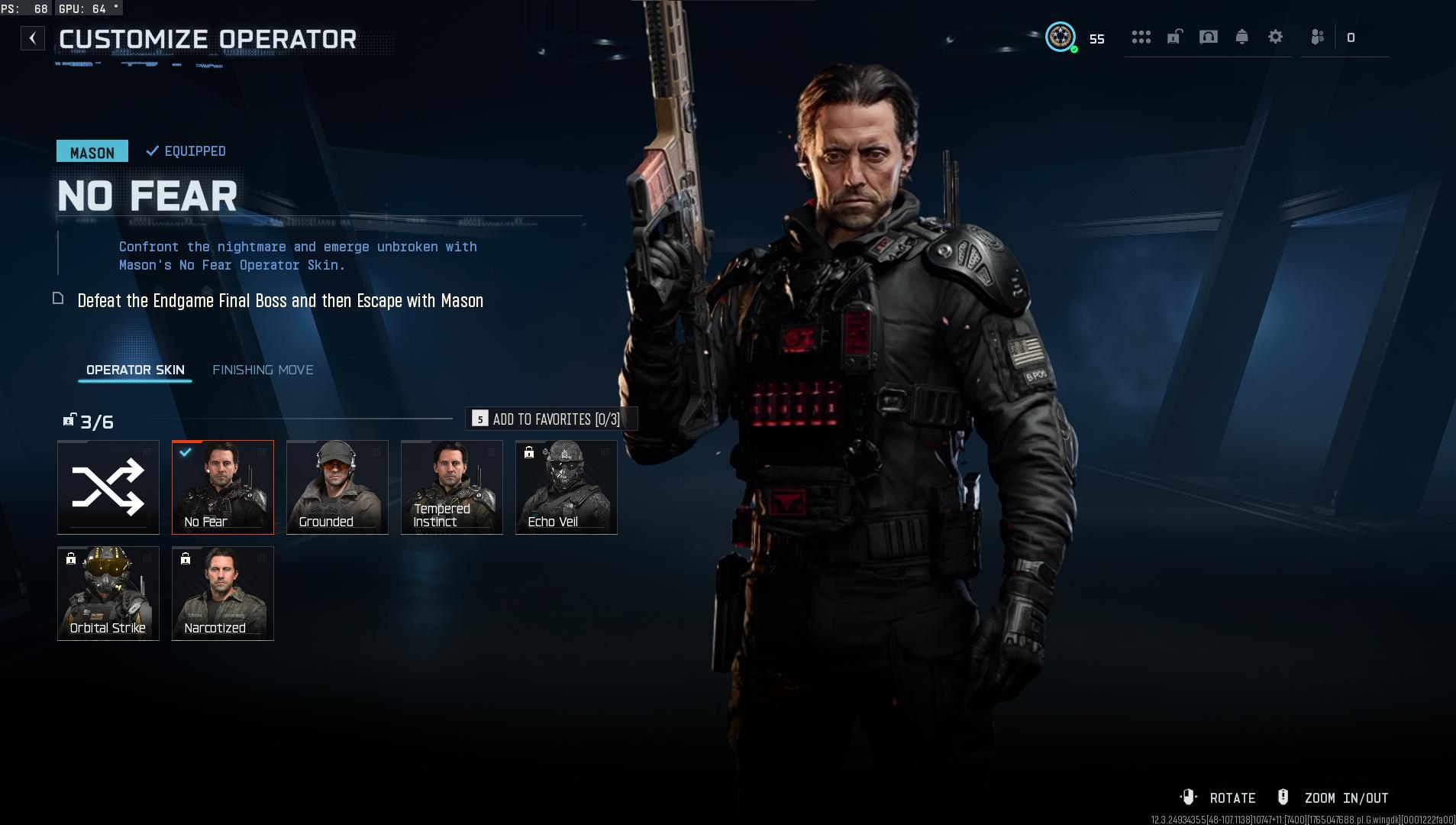The width and height of the screenshot is (1456, 825).
Task: Open the grid menu icon
Action: coord(1141,37)
